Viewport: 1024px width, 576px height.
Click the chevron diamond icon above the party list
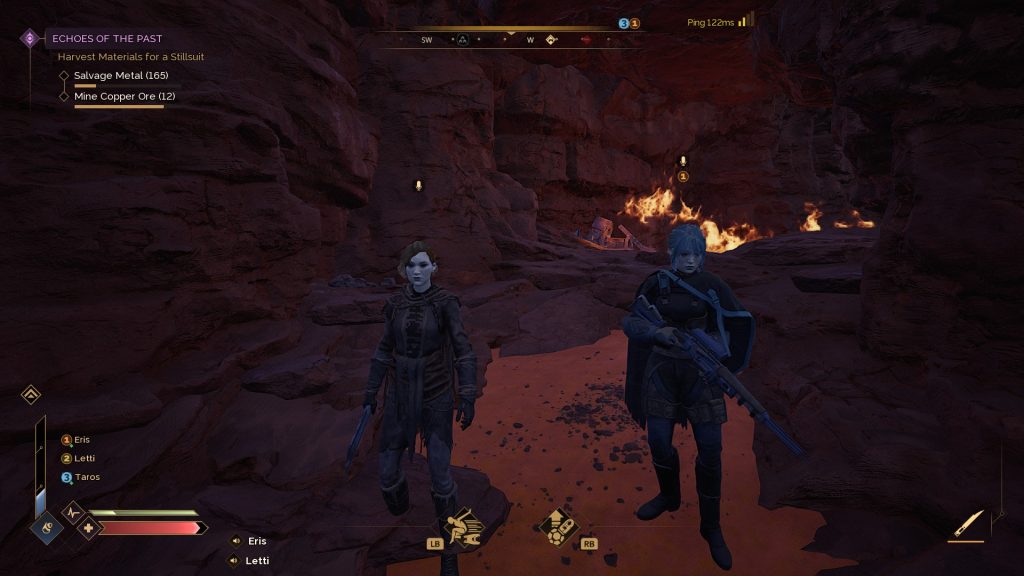pyautogui.click(x=31, y=395)
